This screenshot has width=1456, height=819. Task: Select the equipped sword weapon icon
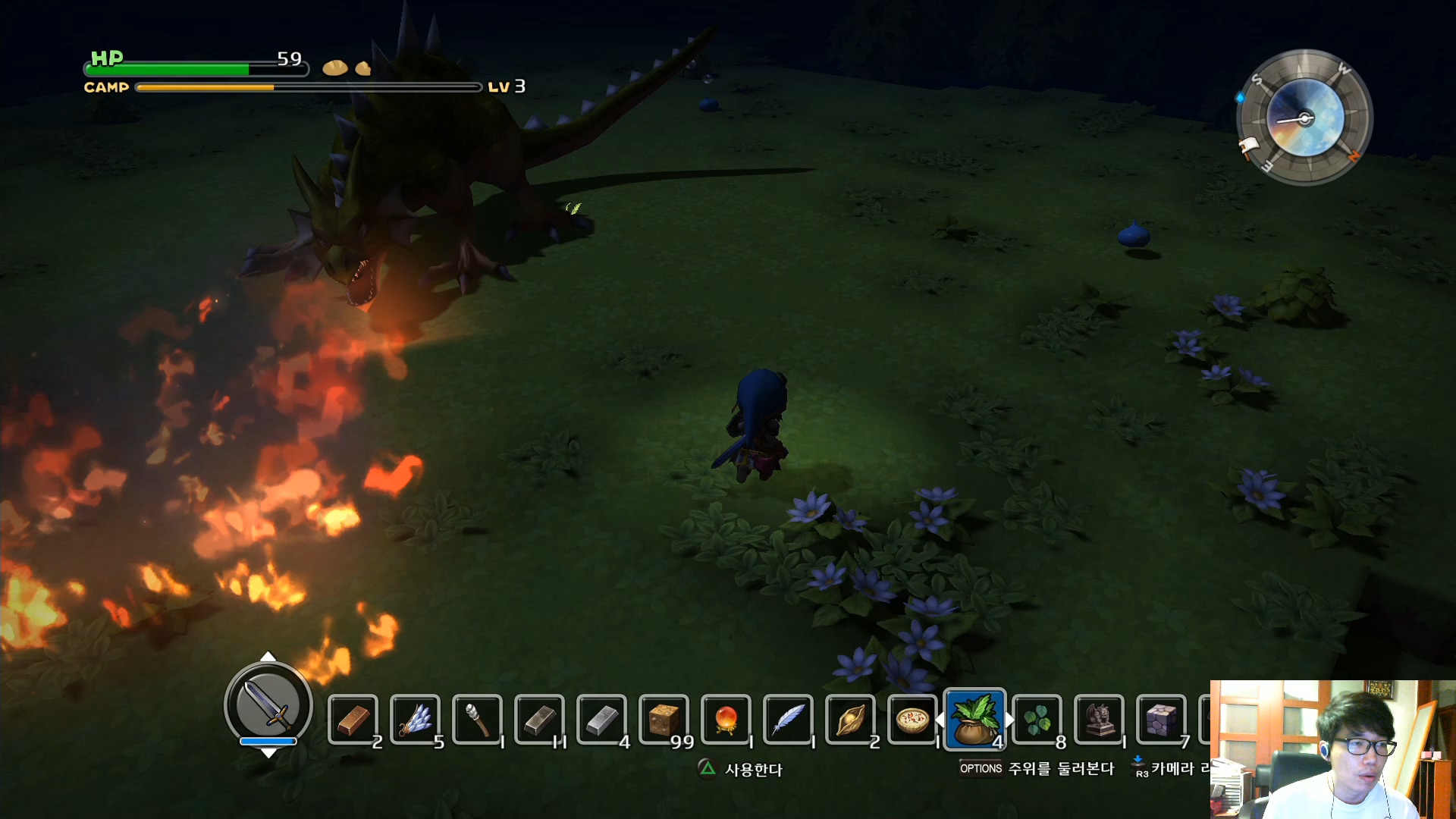(x=268, y=705)
